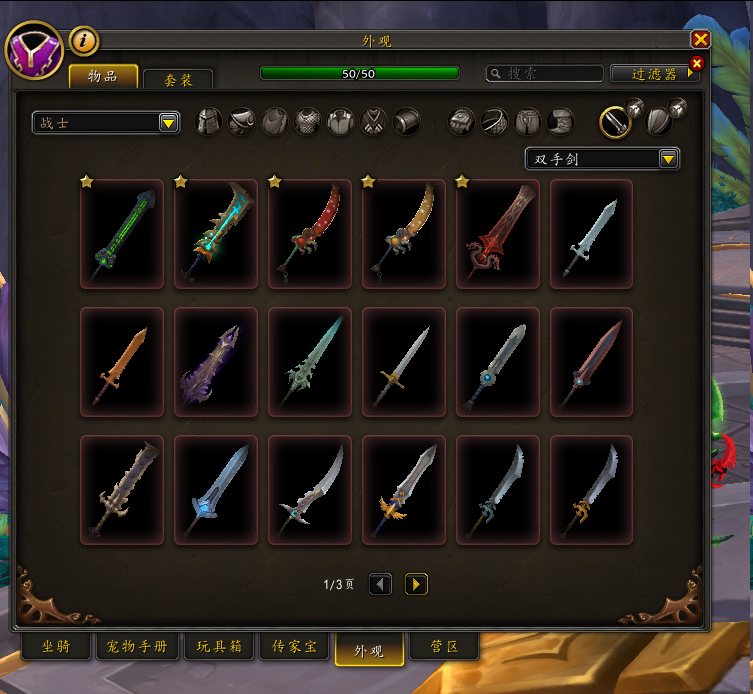This screenshot has height=694, width=753.
Task: Close the 外观 appearance window
Action: pyautogui.click(x=700, y=39)
